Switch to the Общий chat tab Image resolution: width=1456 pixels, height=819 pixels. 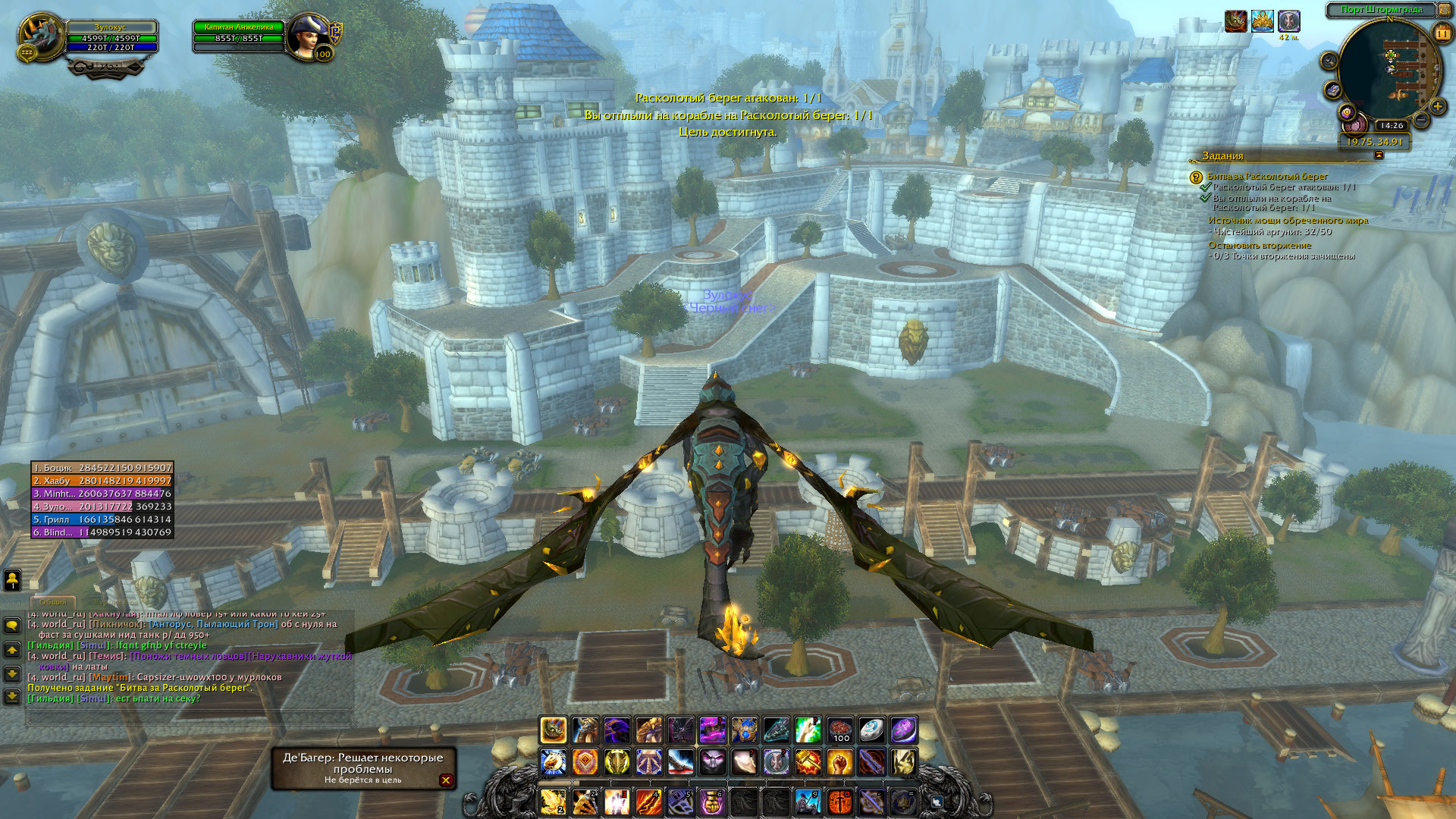pos(53,602)
